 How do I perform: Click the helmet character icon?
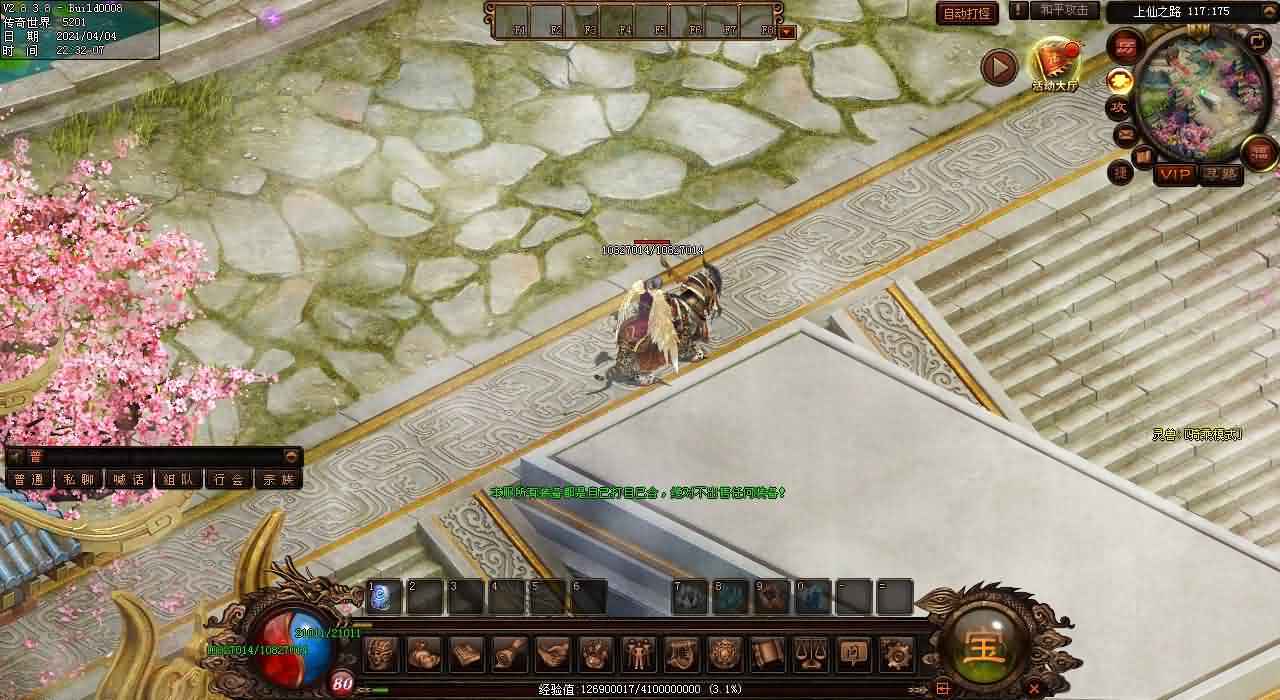click(381, 654)
